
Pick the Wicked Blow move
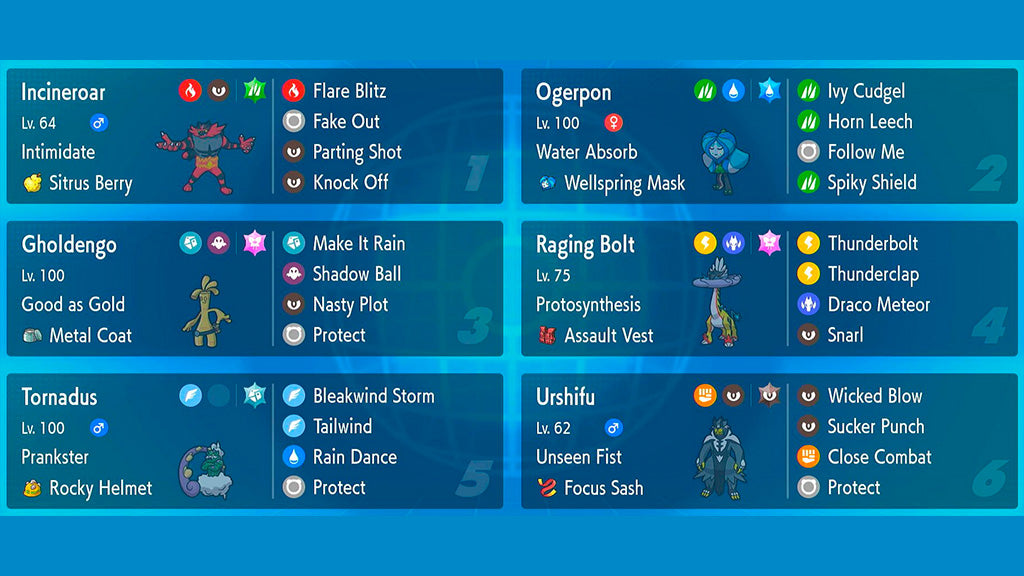tap(875, 396)
